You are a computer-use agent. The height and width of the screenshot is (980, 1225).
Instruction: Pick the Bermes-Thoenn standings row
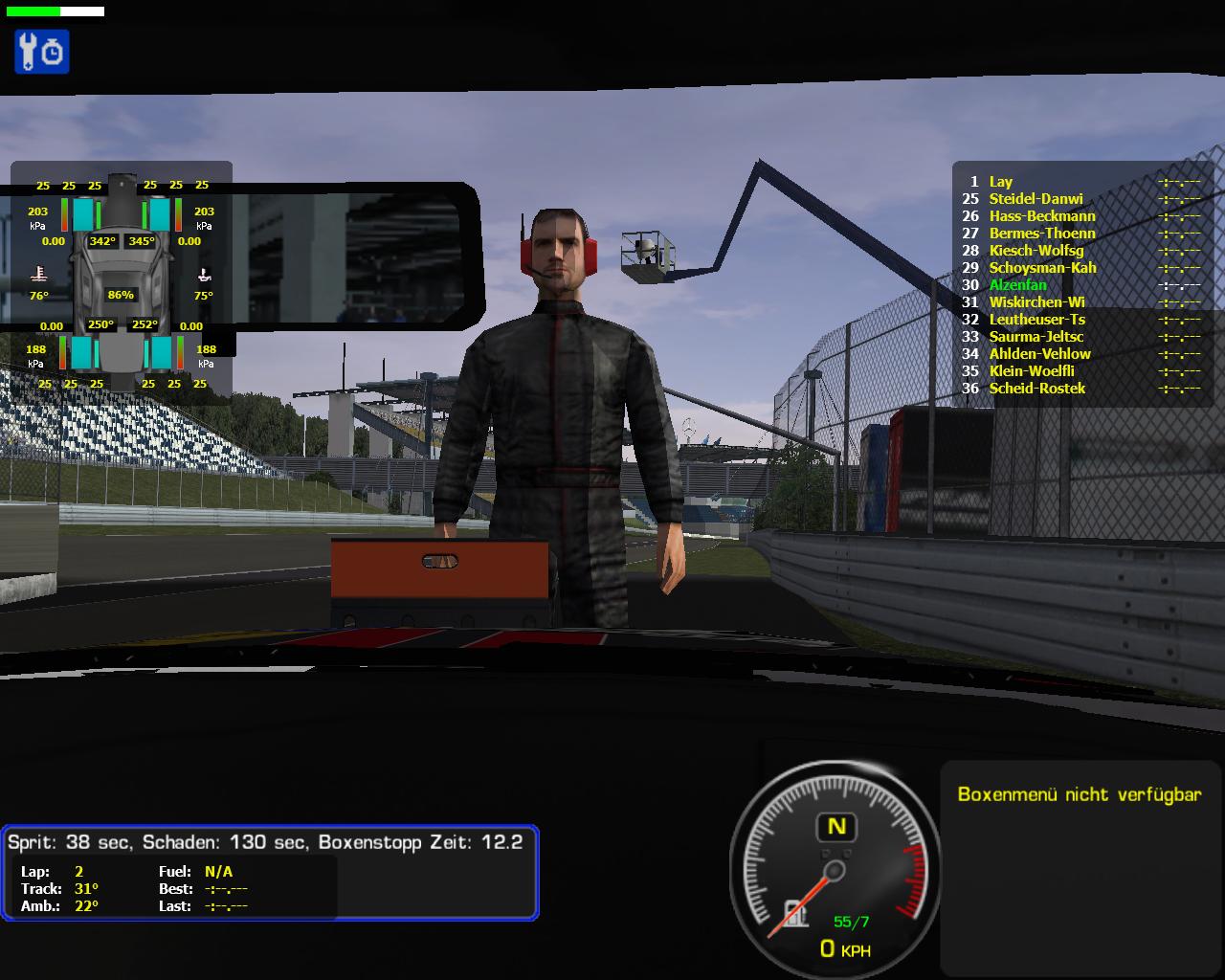coord(1041,234)
